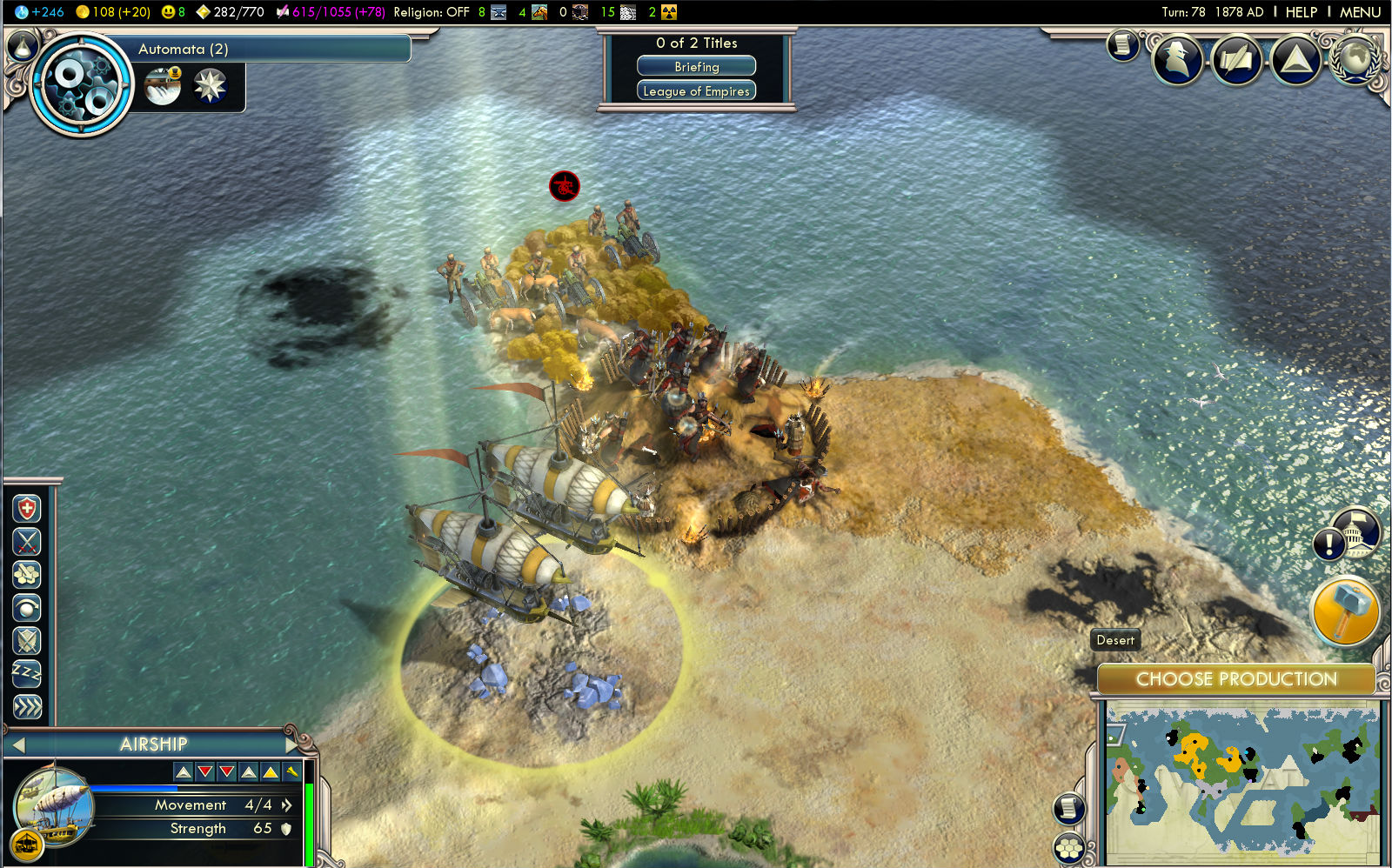Click the Briefing button
This screenshot has height=868, width=1392.
click(x=696, y=67)
